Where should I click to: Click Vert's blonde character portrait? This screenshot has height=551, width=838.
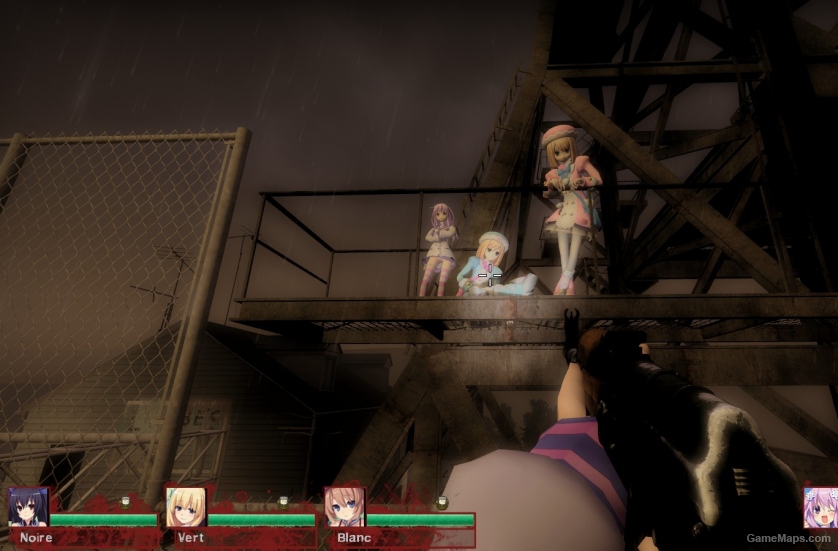[x=185, y=507]
